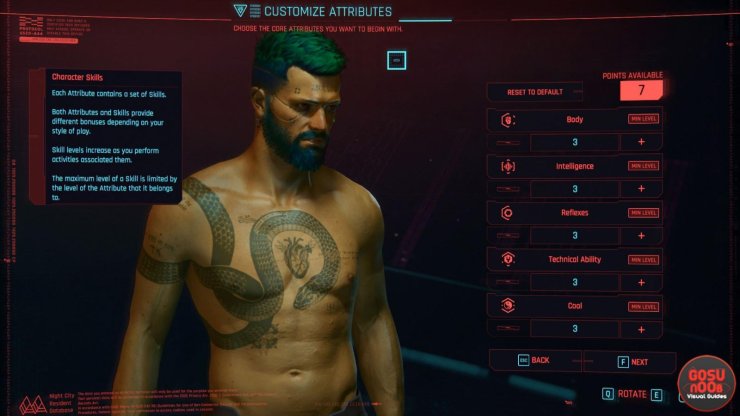
Task: Click the small square icon above character
Action: click(x=396, y=60)
